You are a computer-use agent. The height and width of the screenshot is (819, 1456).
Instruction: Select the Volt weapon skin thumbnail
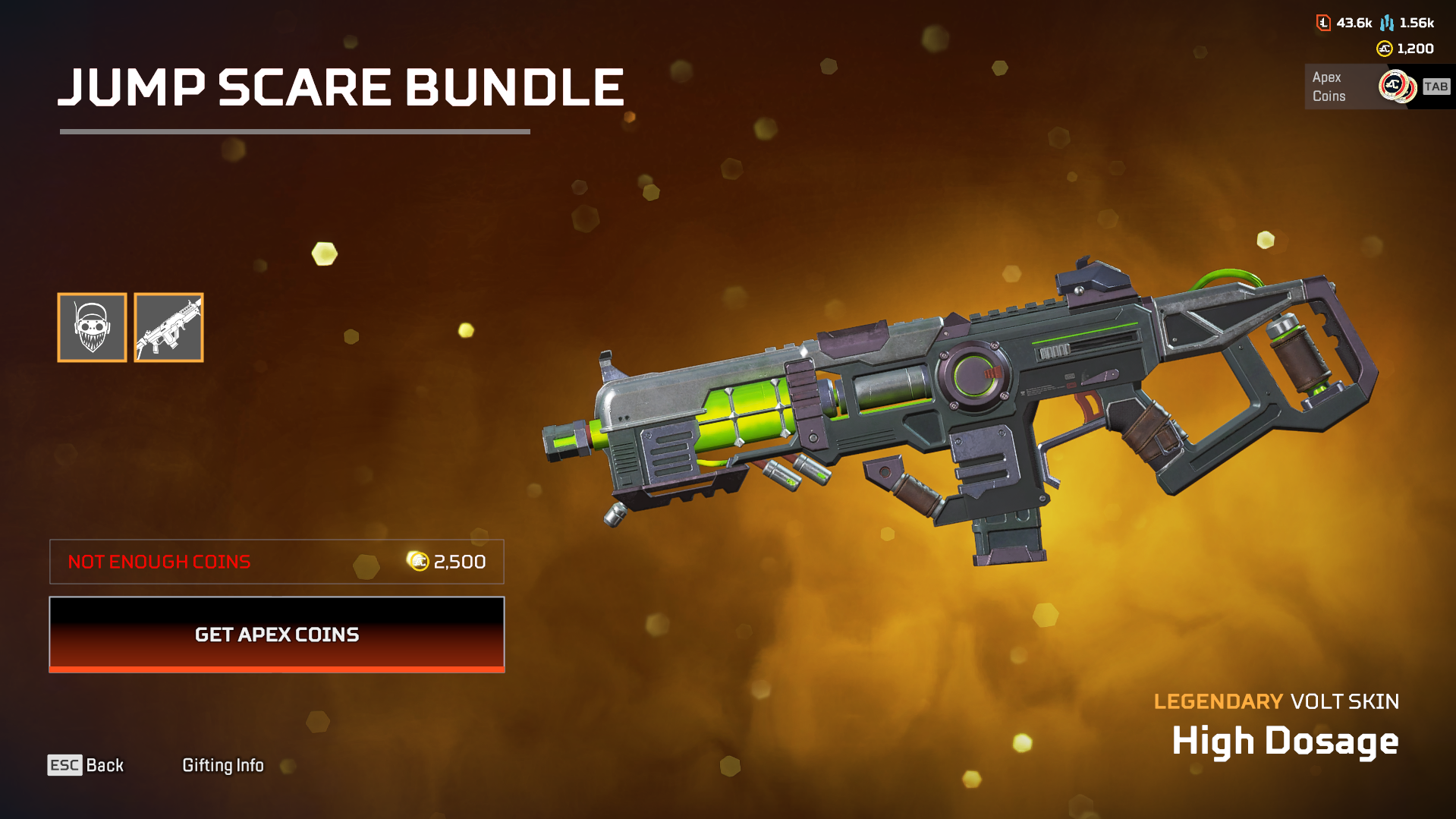[x=168, y=327]
